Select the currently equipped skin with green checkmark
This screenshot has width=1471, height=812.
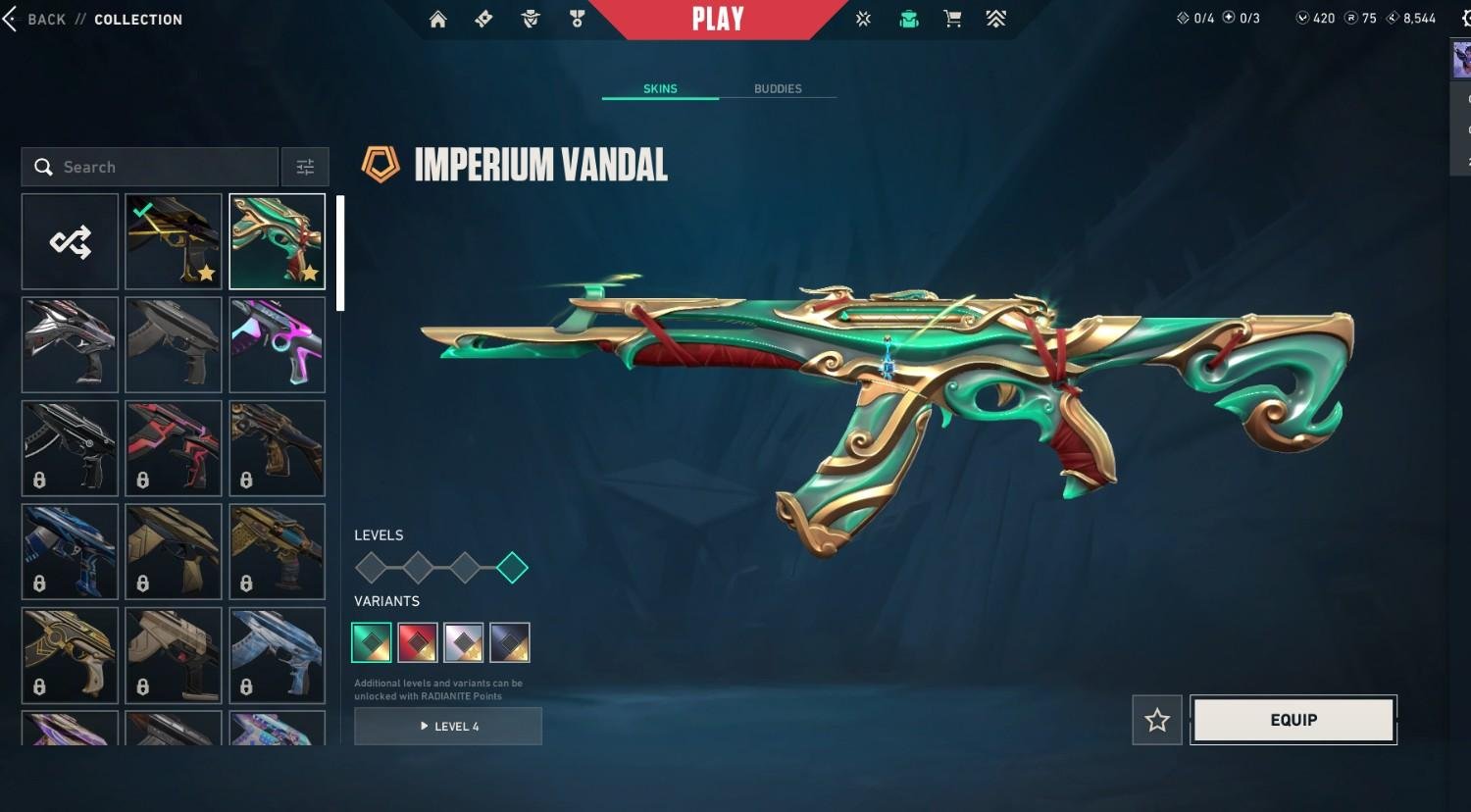174,241
